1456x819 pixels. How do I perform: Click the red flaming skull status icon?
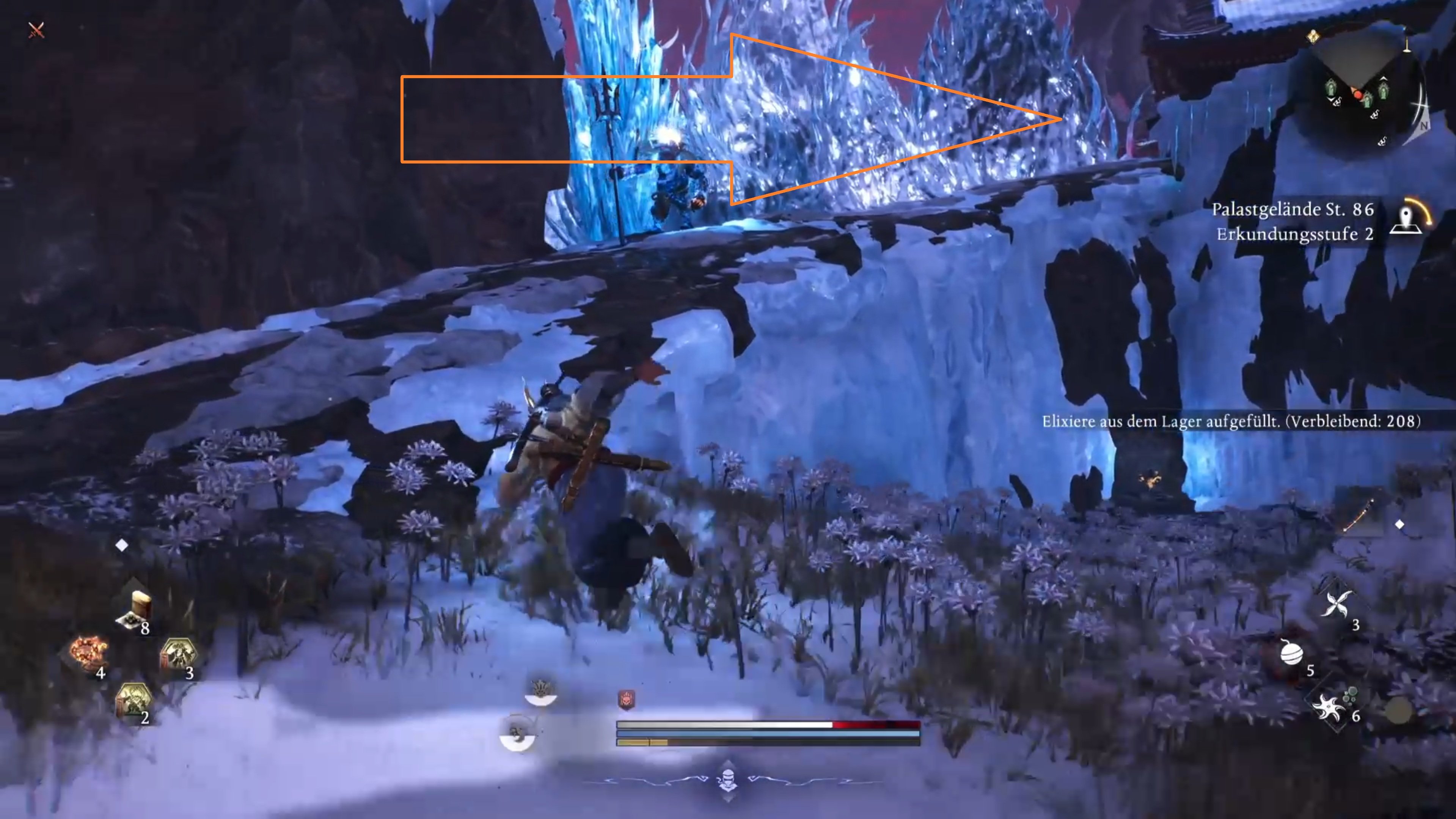pos(626,700)
